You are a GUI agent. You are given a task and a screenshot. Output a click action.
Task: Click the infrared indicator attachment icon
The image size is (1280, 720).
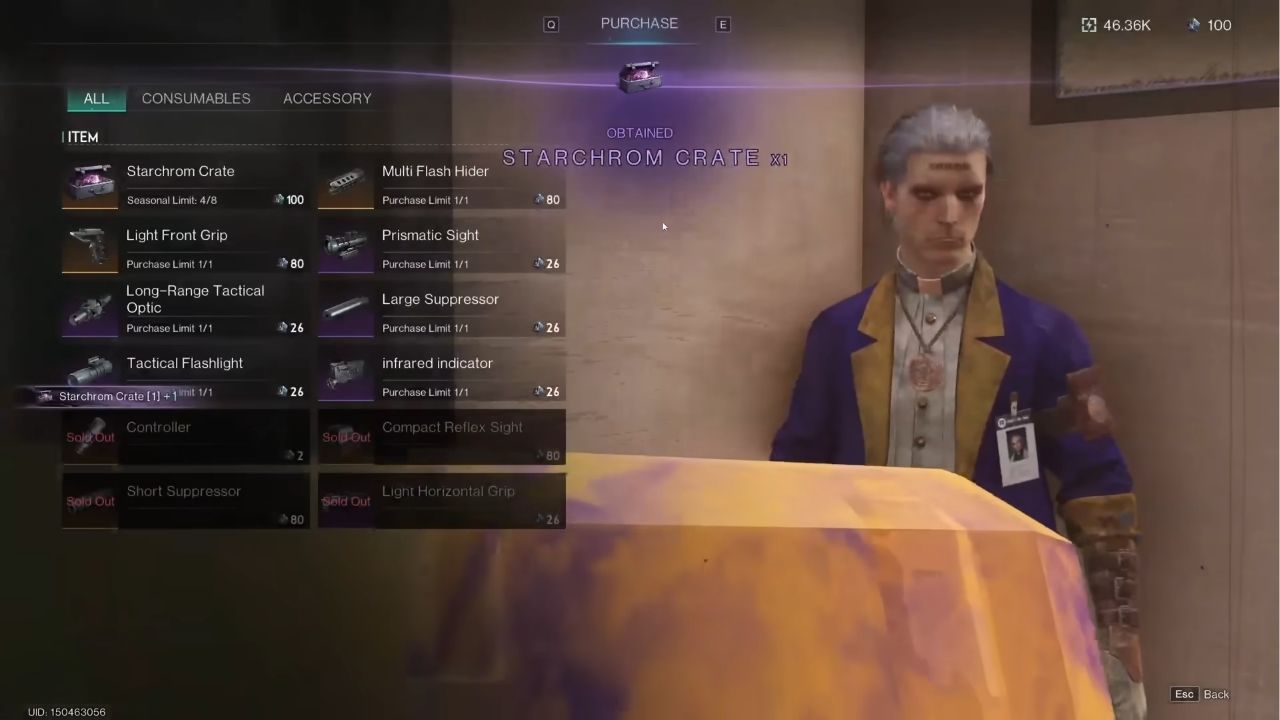[345, 373]
